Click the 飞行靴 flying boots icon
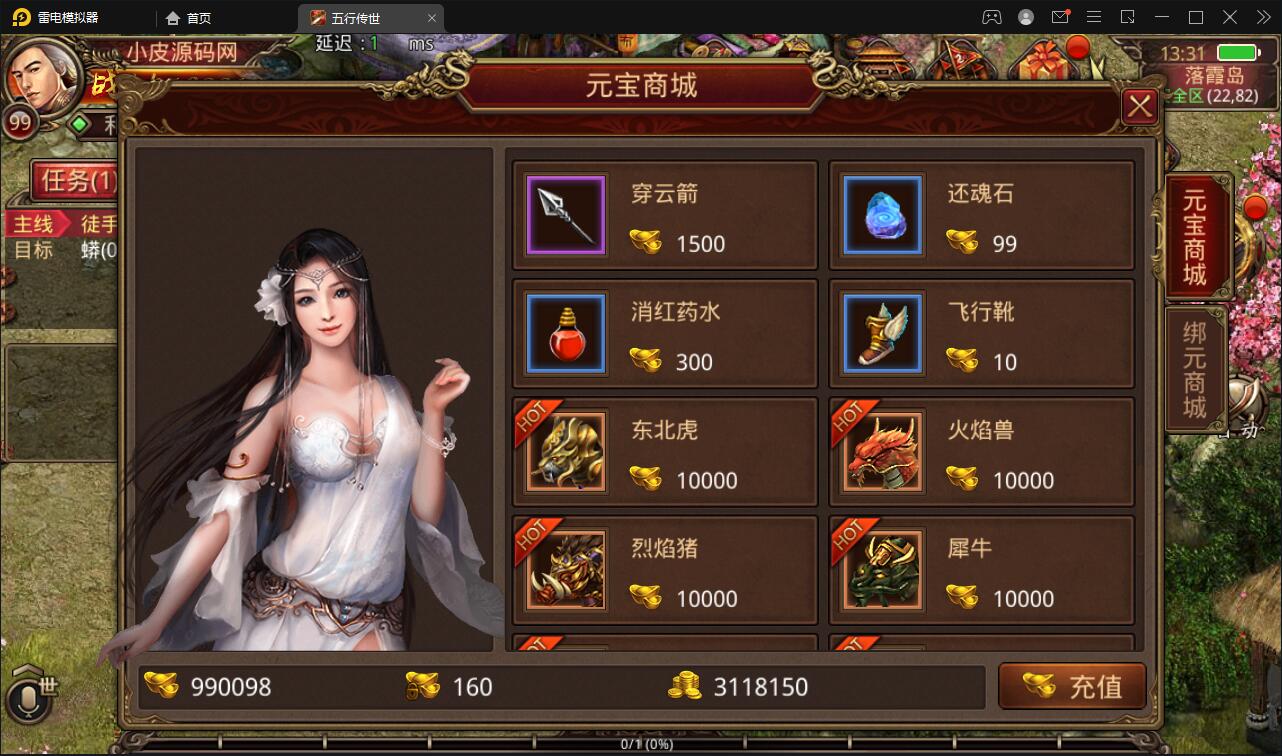Image resolution: width=1282 pixels, height=756 pixels. (x=881, y=333)
